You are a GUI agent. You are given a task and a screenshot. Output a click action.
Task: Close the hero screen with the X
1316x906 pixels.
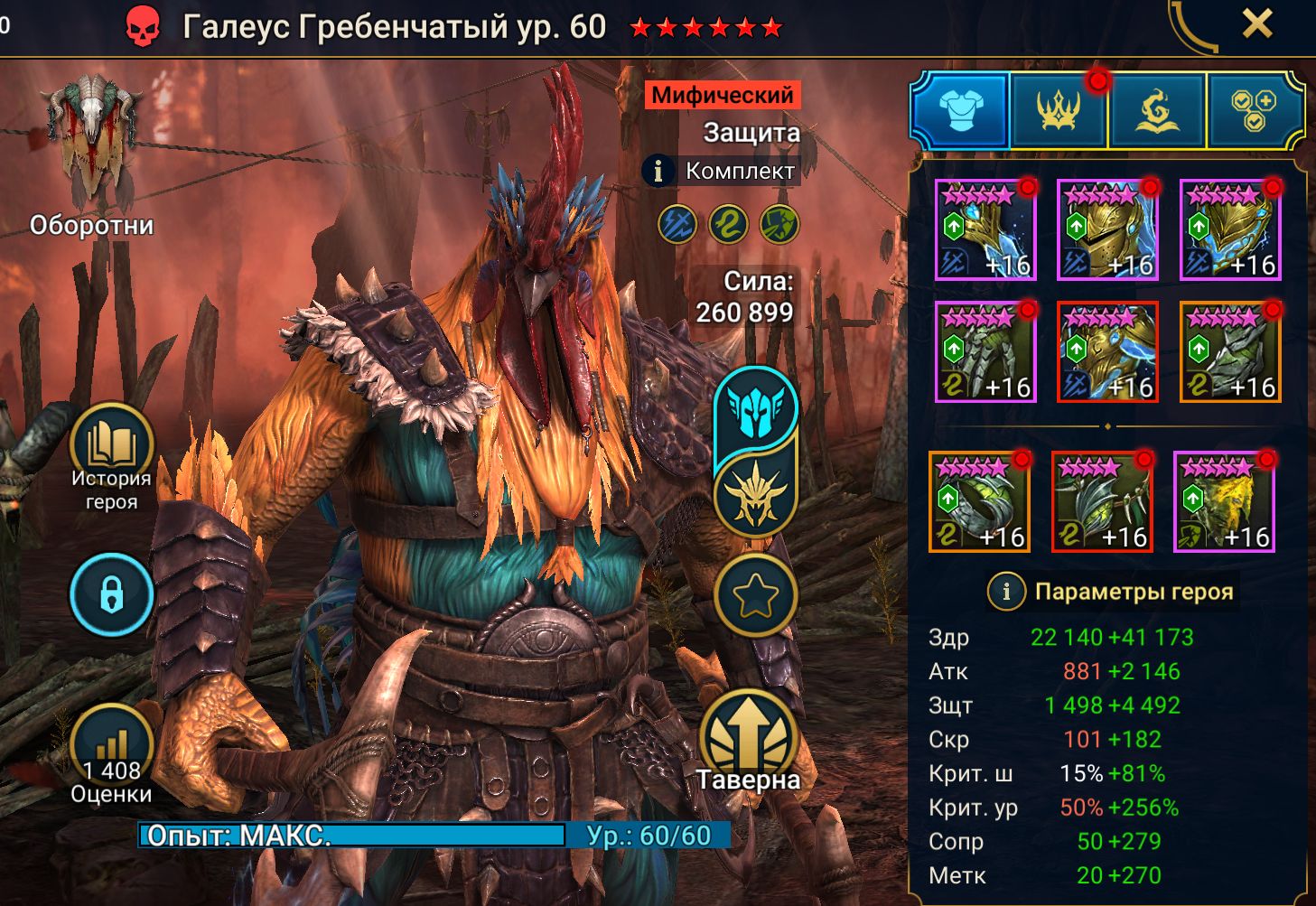(1256, 24)
